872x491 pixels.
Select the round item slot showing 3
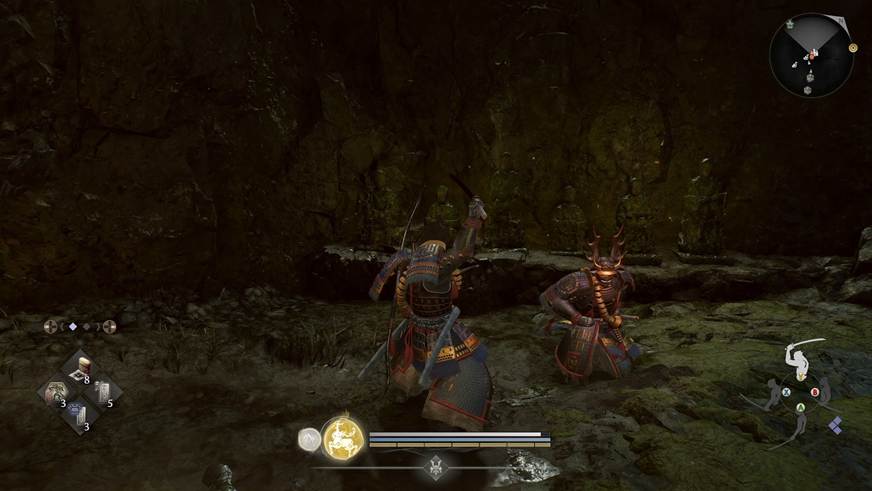tap(55, 393)
